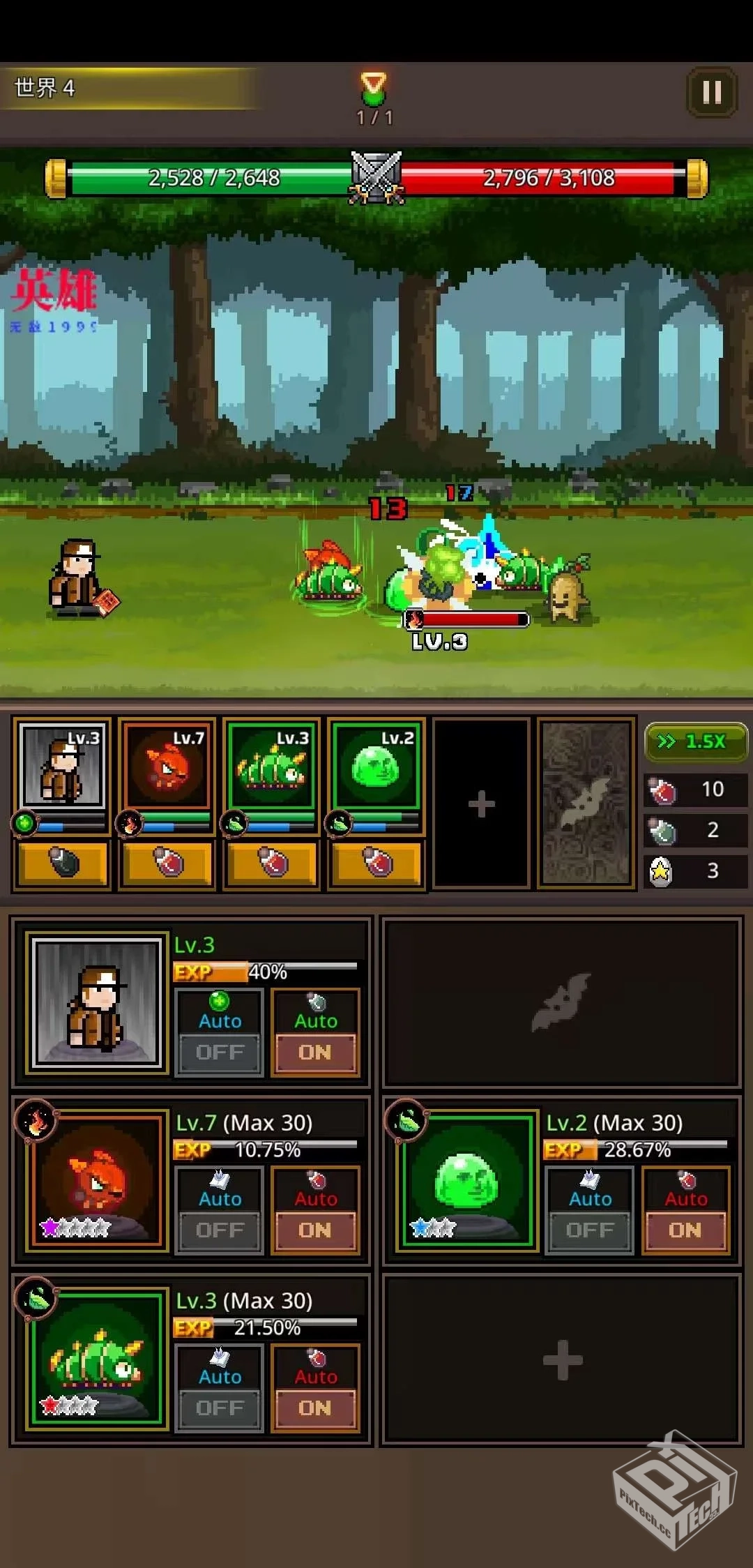This screenshot has width=753, height=1568.
Task: Toggle fire monster's auto potion ON button
Action: click(x=315, y=1230)
